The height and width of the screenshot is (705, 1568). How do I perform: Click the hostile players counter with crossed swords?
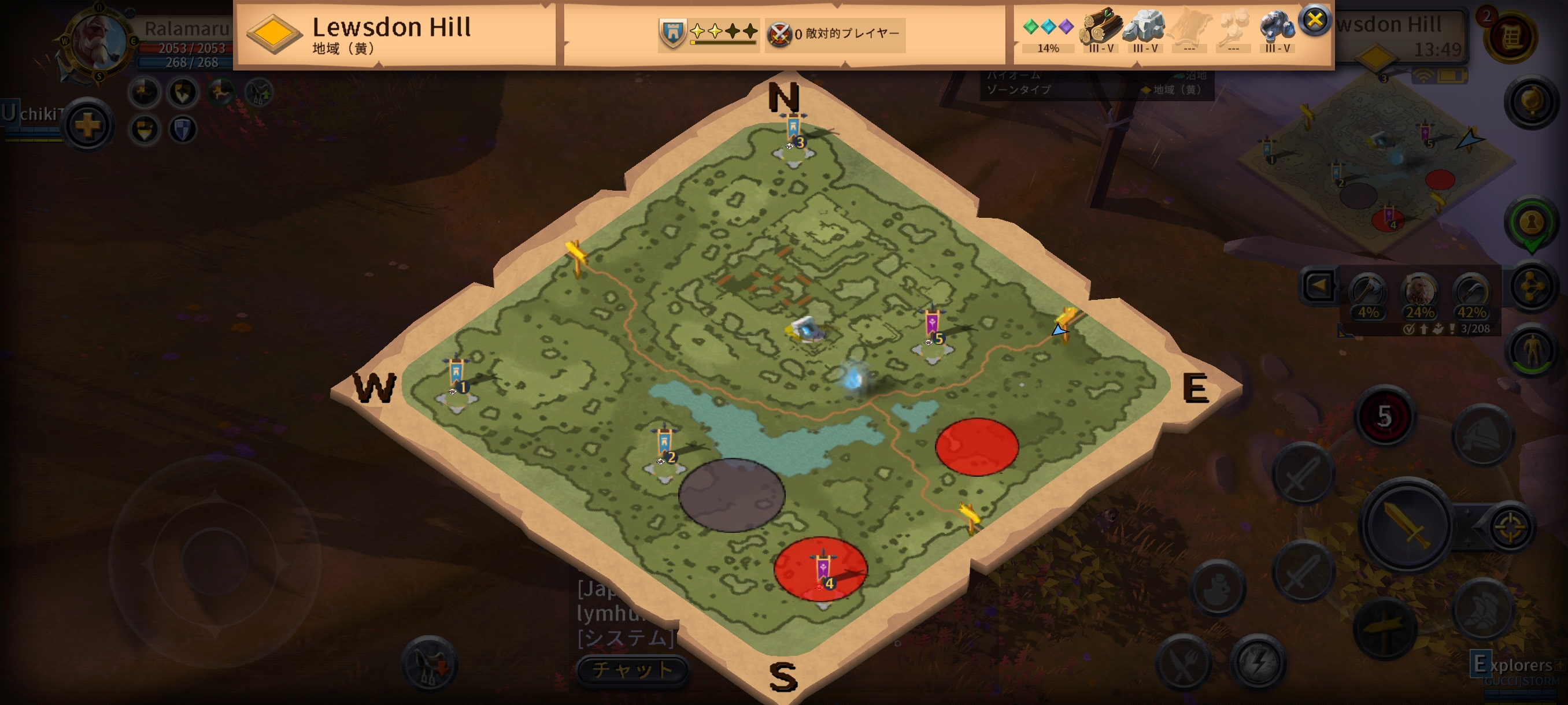pyautogui.click(x=833, y=34)
